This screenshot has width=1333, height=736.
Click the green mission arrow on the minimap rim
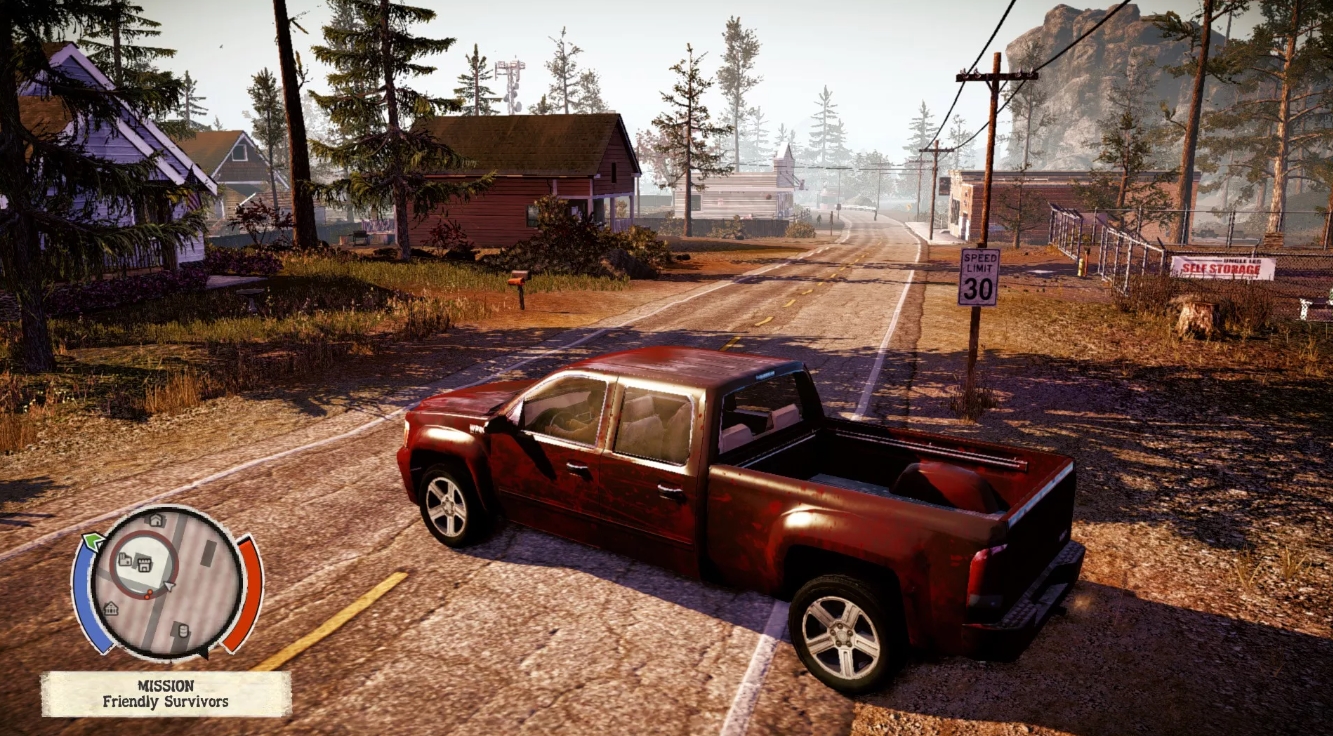tap(93, 540)
